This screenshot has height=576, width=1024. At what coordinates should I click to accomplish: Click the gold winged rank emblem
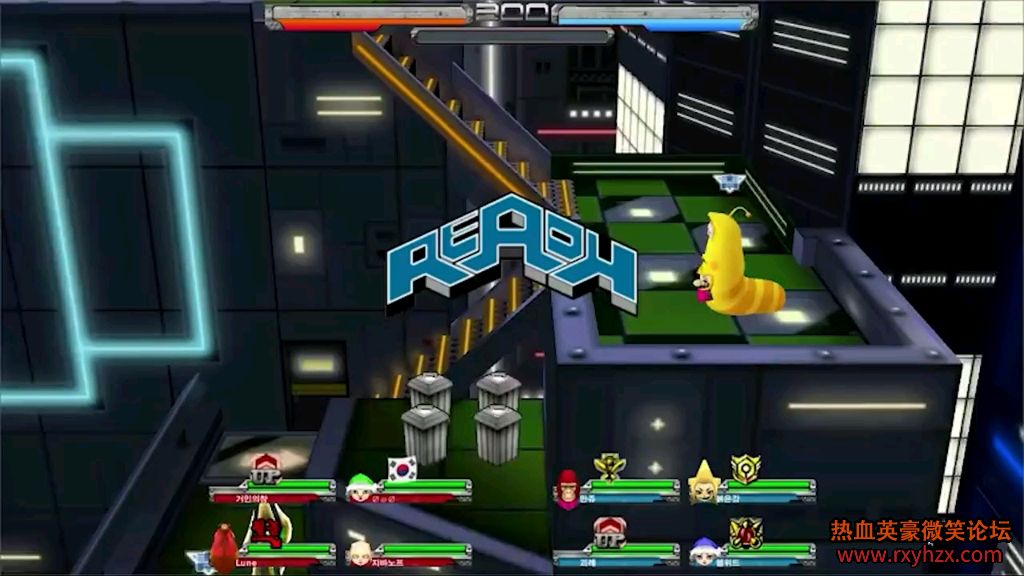607,467
